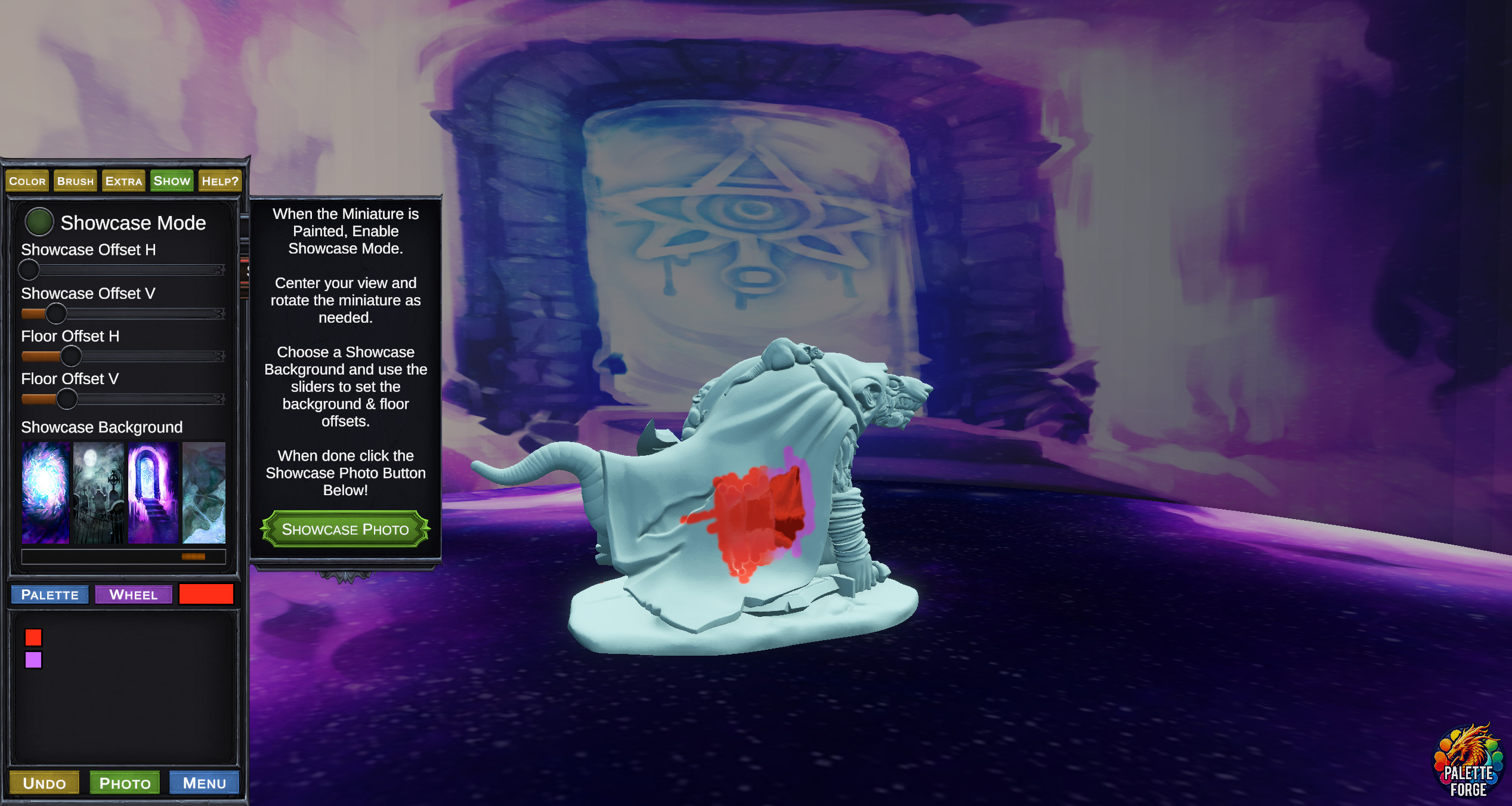The height and width of the screenshot is (806, 1512).
Task: Open the Color tab
Action: point(27,181)
